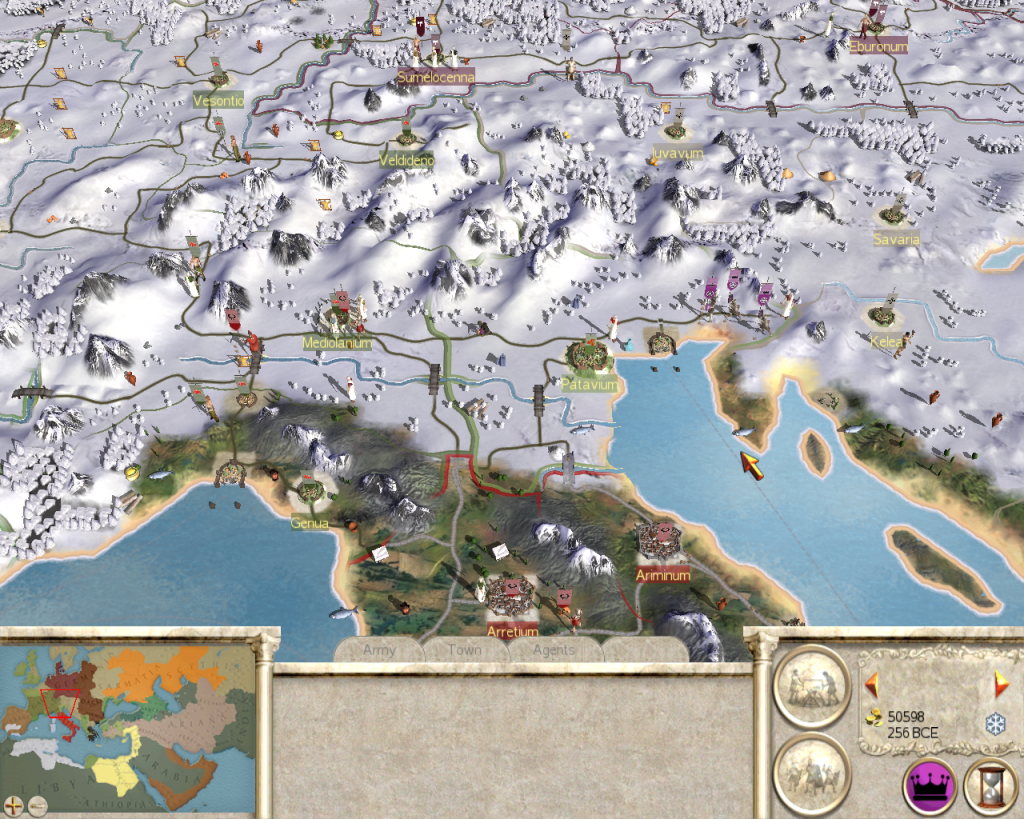Zoom in the minimap with plus button
1024x819 pixels.
13,803
